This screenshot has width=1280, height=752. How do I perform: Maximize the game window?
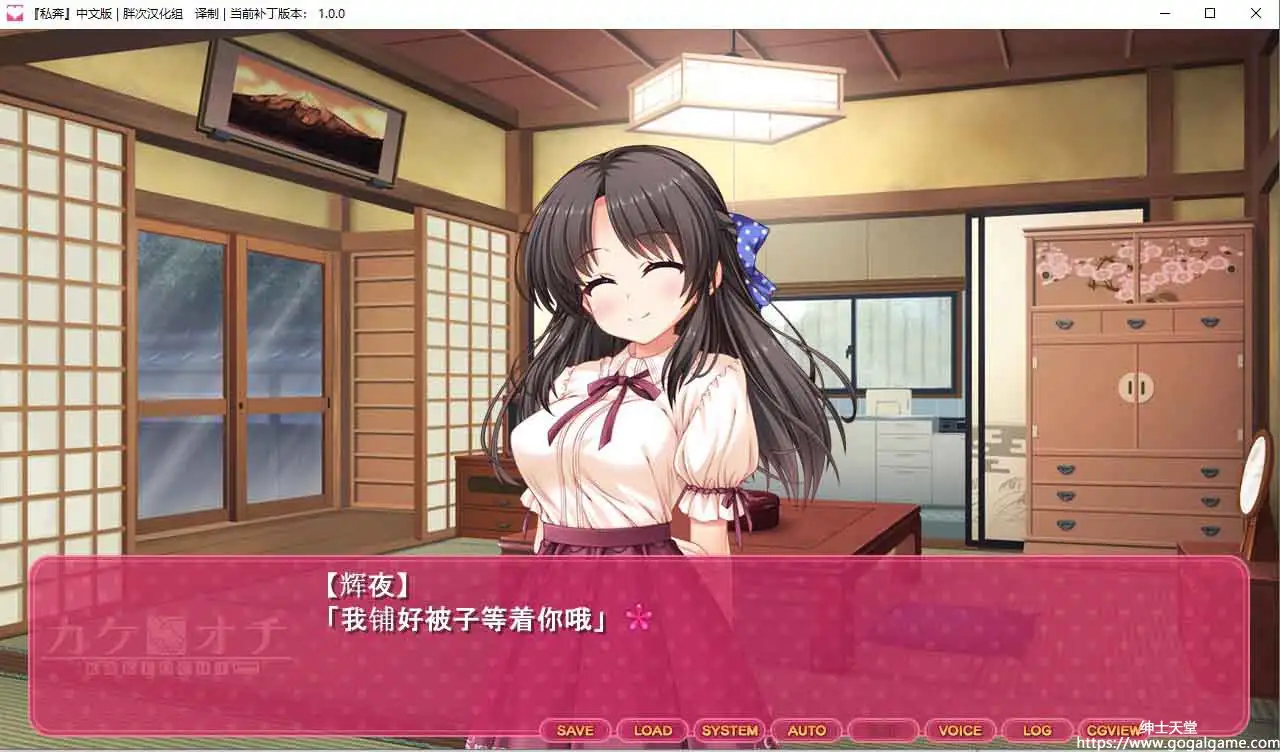coord(1208,13)
